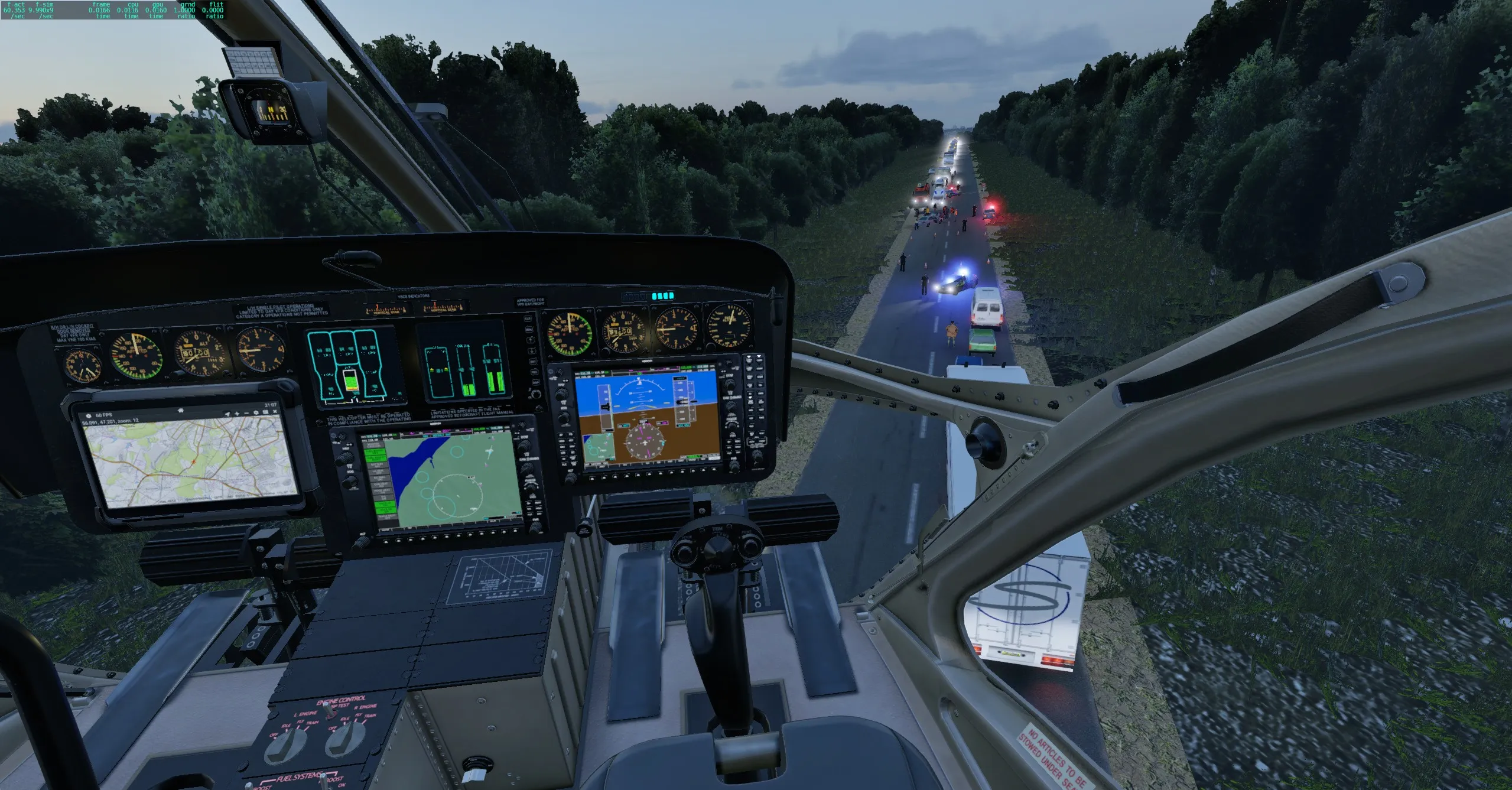Open the tablet's left settings gear
The width and height of the screenshot is (1512, 790).
89,416
